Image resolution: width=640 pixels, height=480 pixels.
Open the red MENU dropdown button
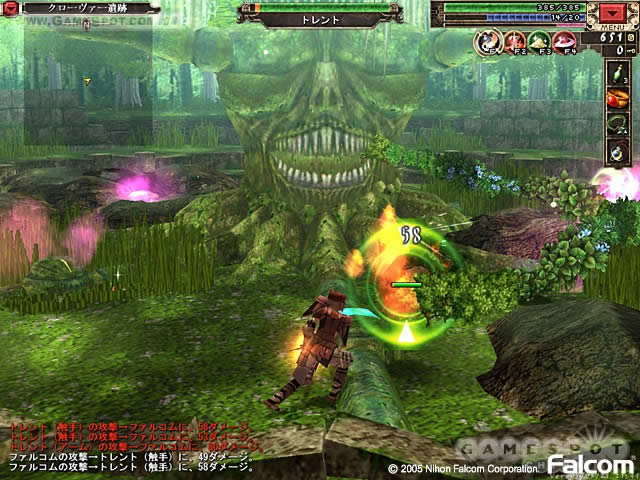pos(611,14)
